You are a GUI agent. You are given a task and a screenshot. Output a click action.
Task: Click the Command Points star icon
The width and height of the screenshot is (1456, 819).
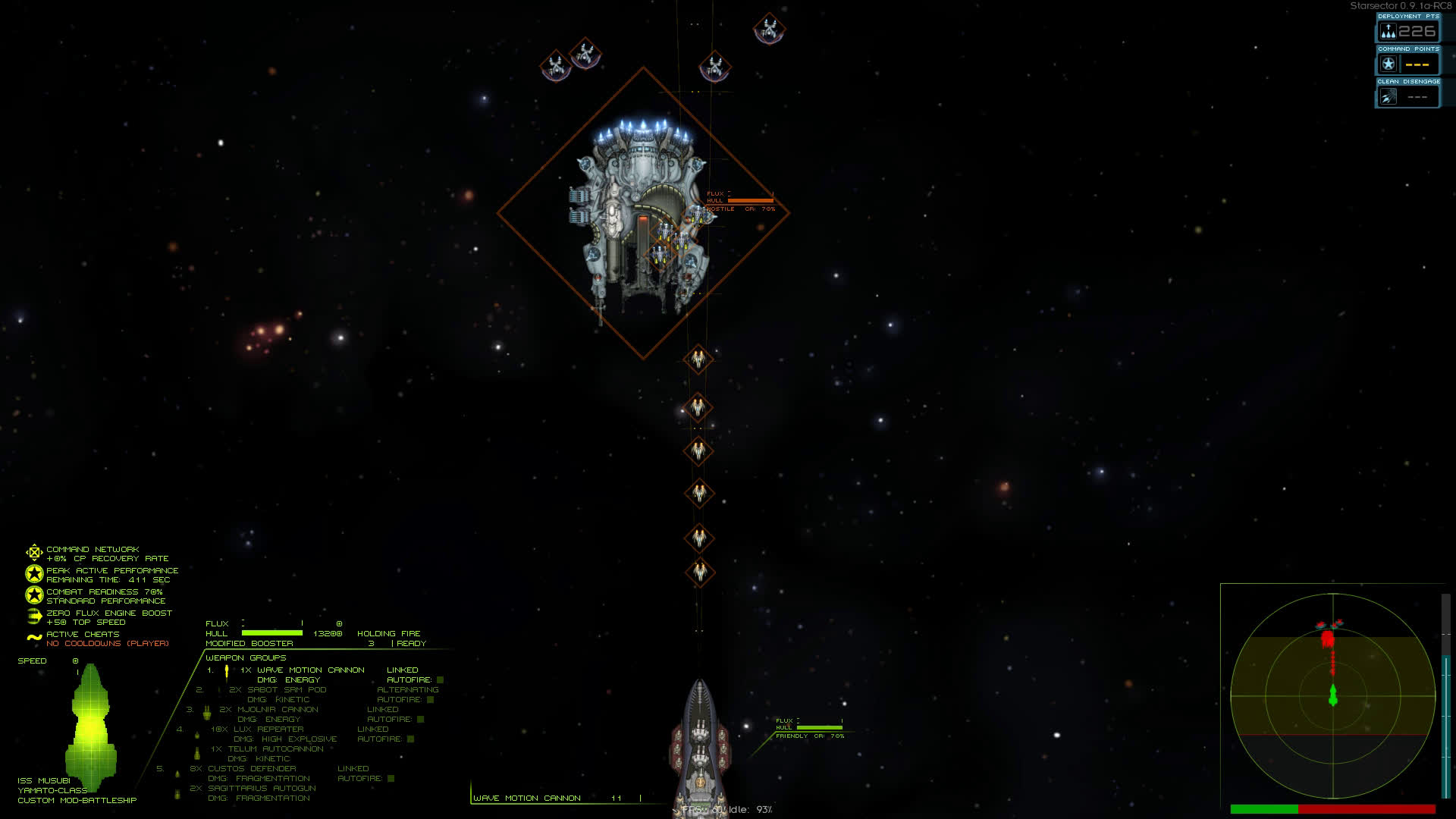click(x=1388, y=64)
